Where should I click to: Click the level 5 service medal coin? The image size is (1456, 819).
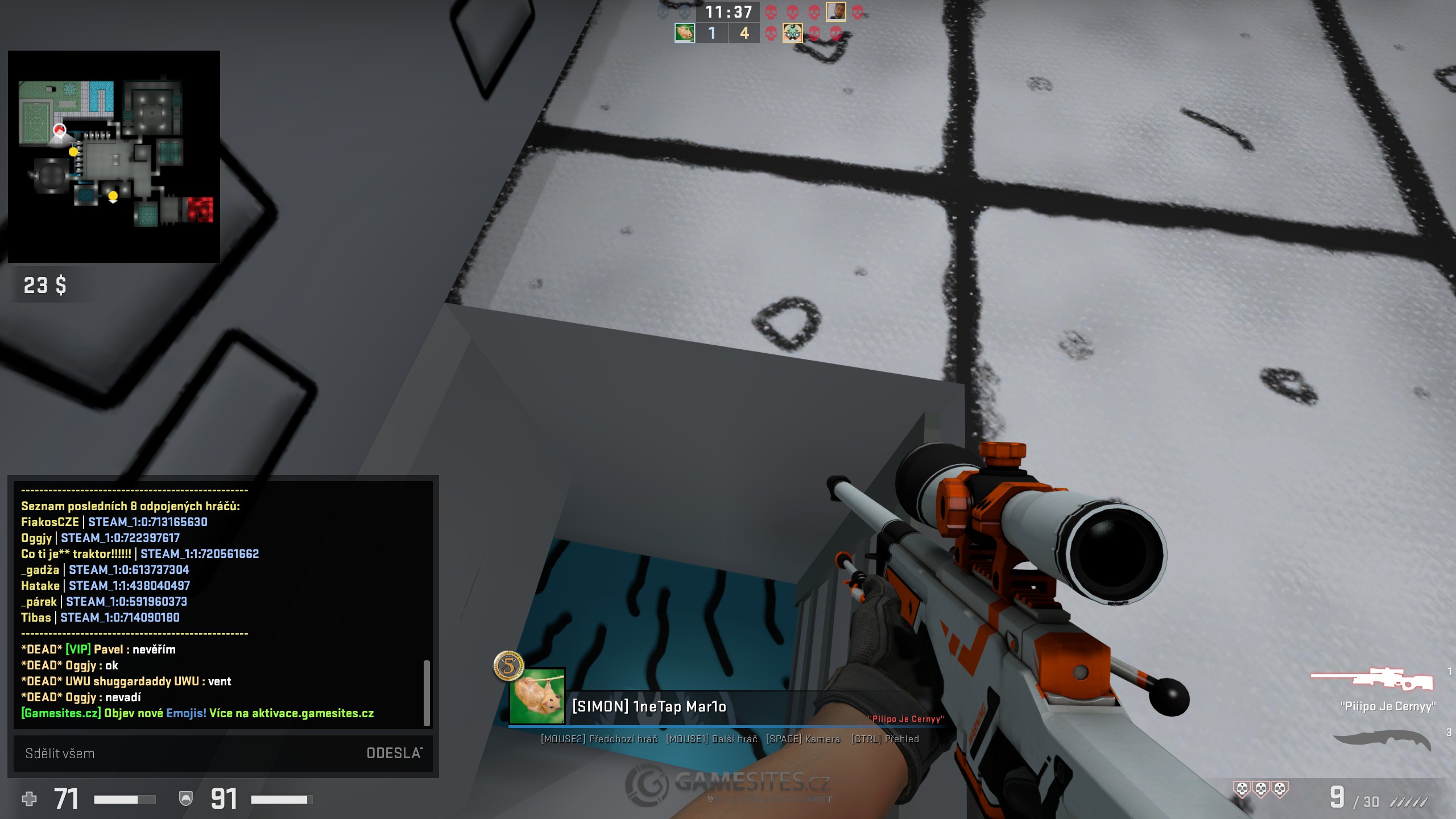click(508, 665)
